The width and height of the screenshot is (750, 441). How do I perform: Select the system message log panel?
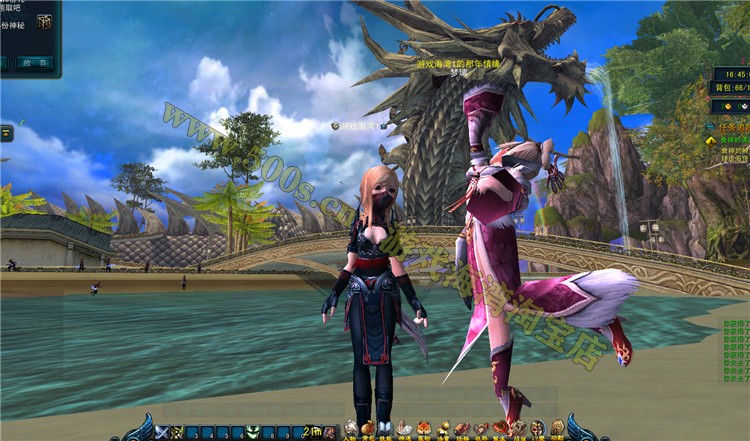tap(735, 350)
